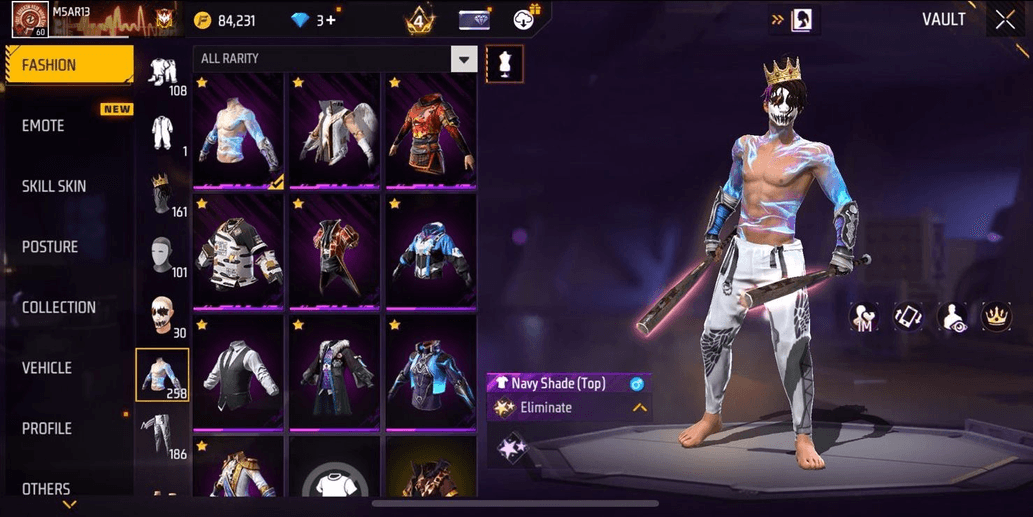Expand the Eliminate effect selector
This screenshot has width=1033, height=517.
(638, 408)
